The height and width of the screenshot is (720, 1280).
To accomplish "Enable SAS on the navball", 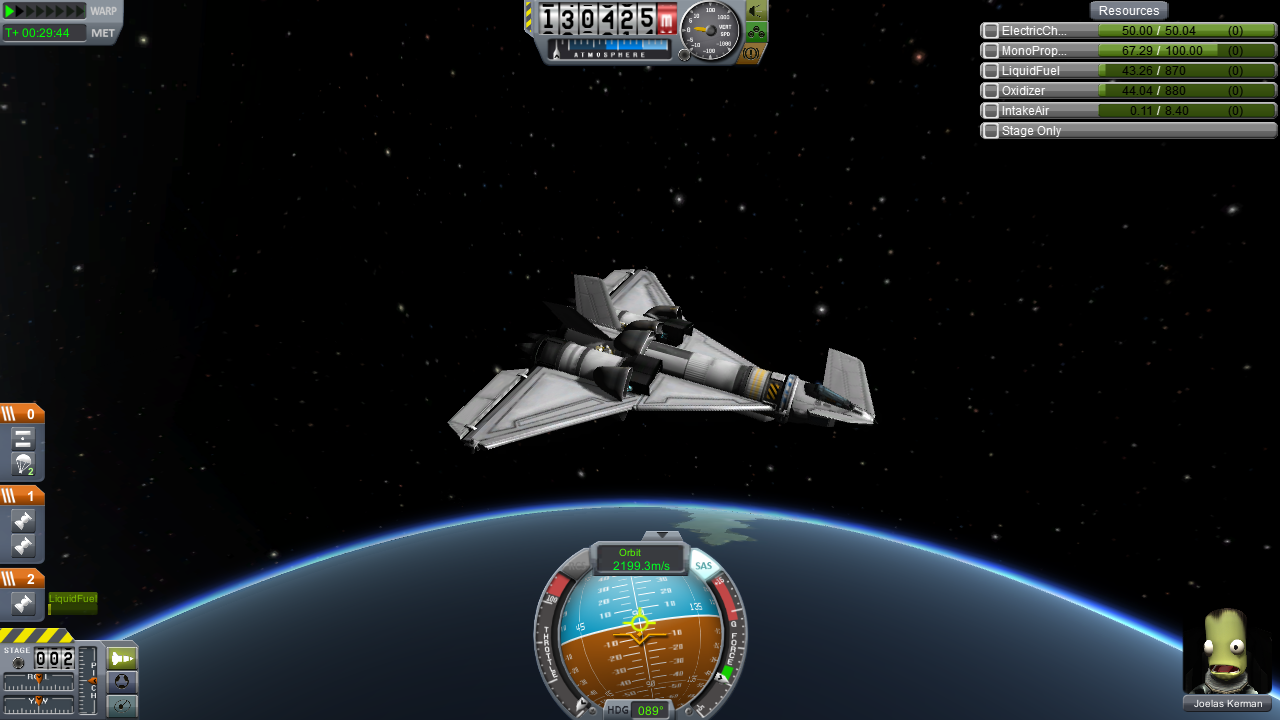I will [703, 564].
